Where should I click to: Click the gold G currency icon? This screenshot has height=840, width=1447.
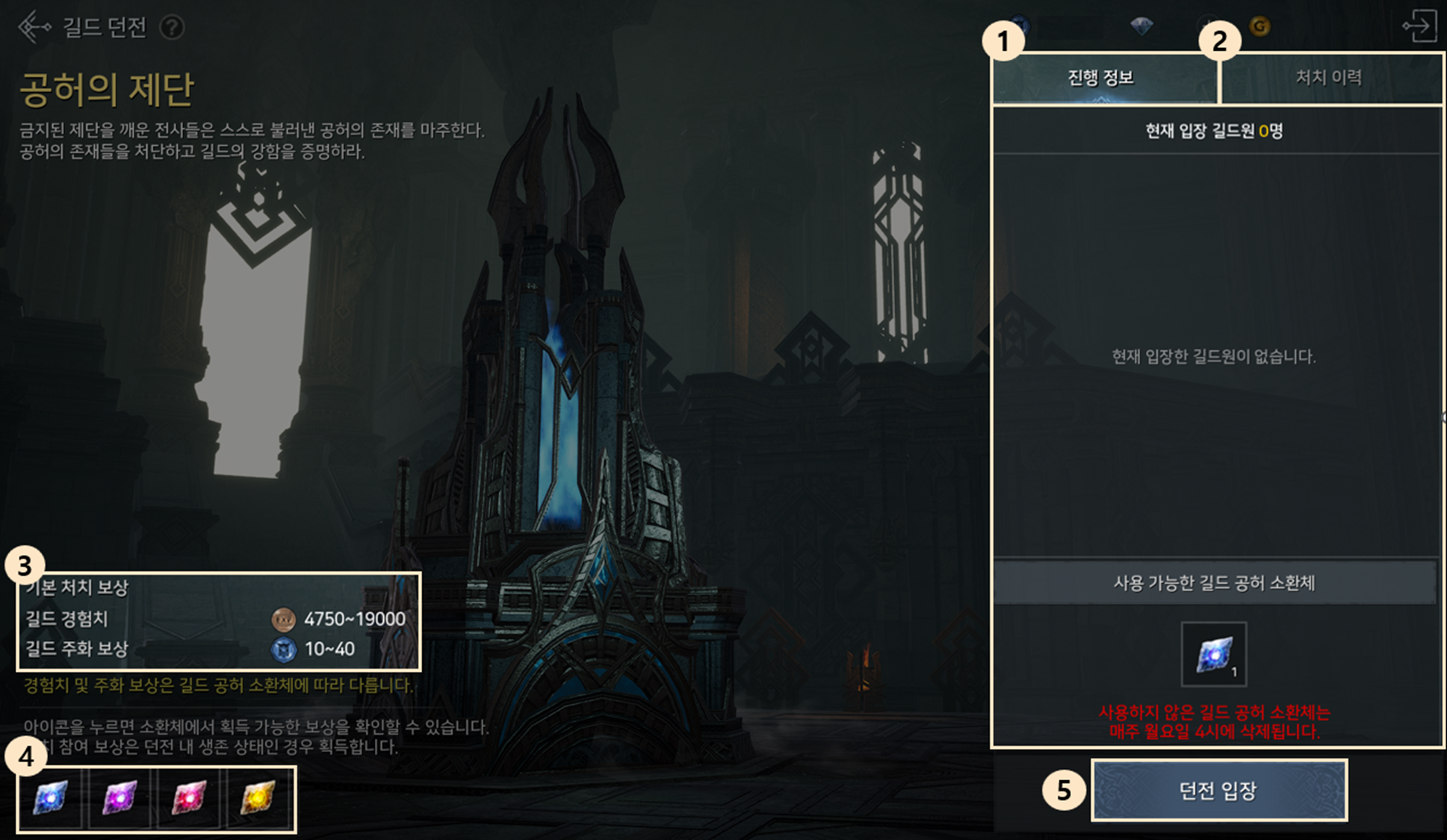tap(1259, 27)
